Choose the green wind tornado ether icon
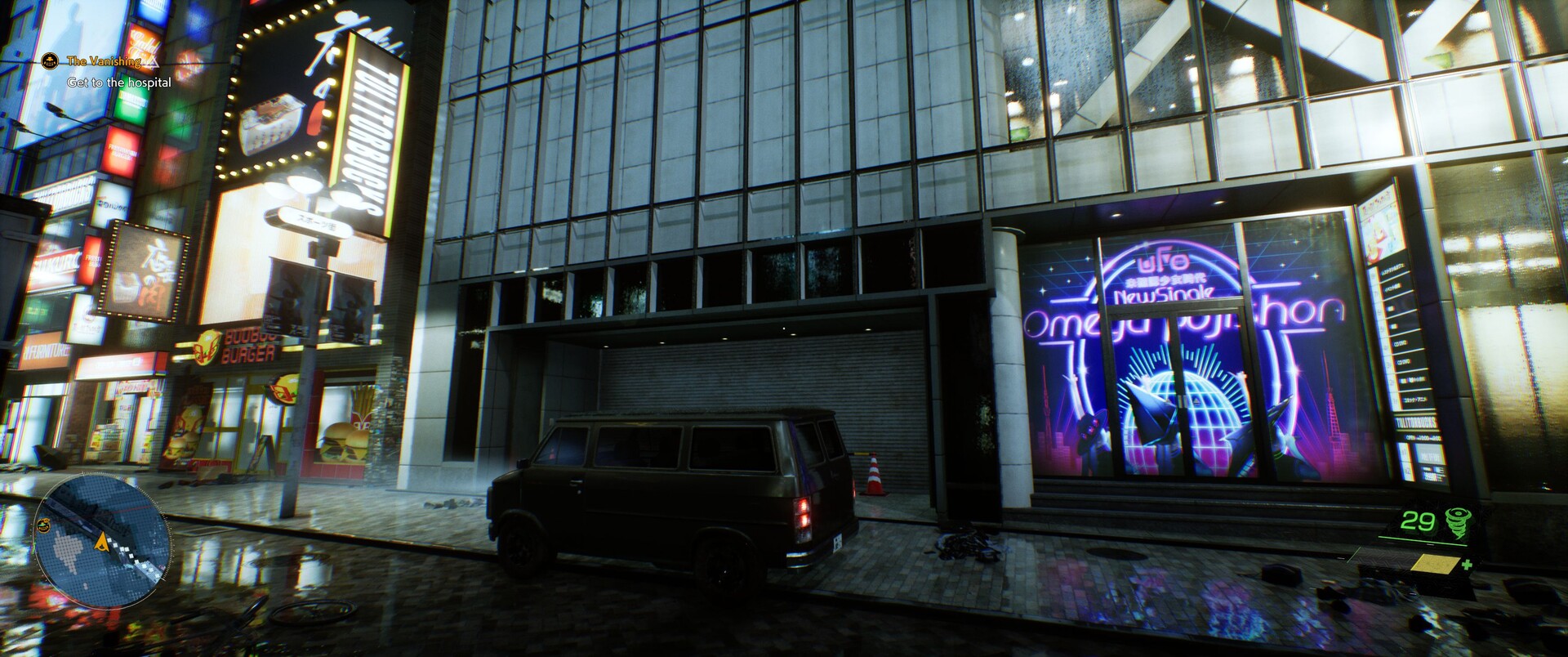The height and width of the screenshot is (657, 1568). tap(1457, 521)
